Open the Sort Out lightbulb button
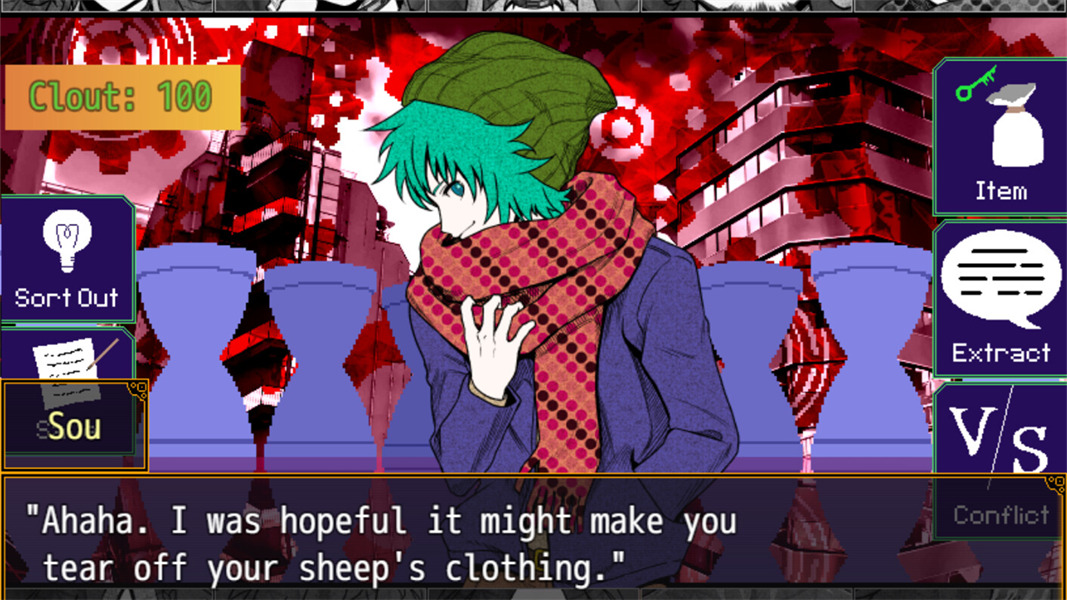1067x600 pixels. pyautogui.click(x=66, y=259)
